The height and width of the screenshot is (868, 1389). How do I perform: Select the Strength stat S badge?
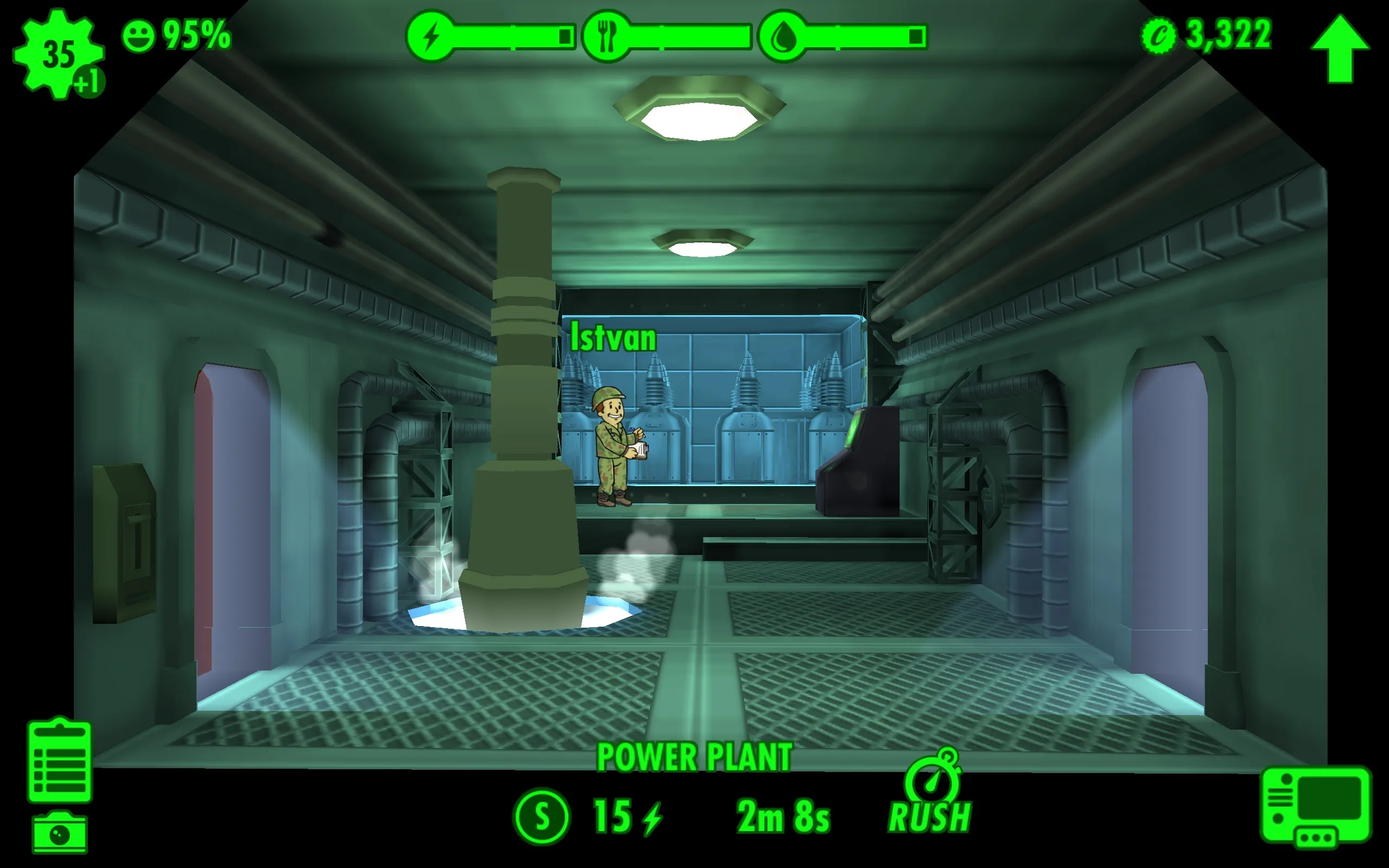coord(541,816)
